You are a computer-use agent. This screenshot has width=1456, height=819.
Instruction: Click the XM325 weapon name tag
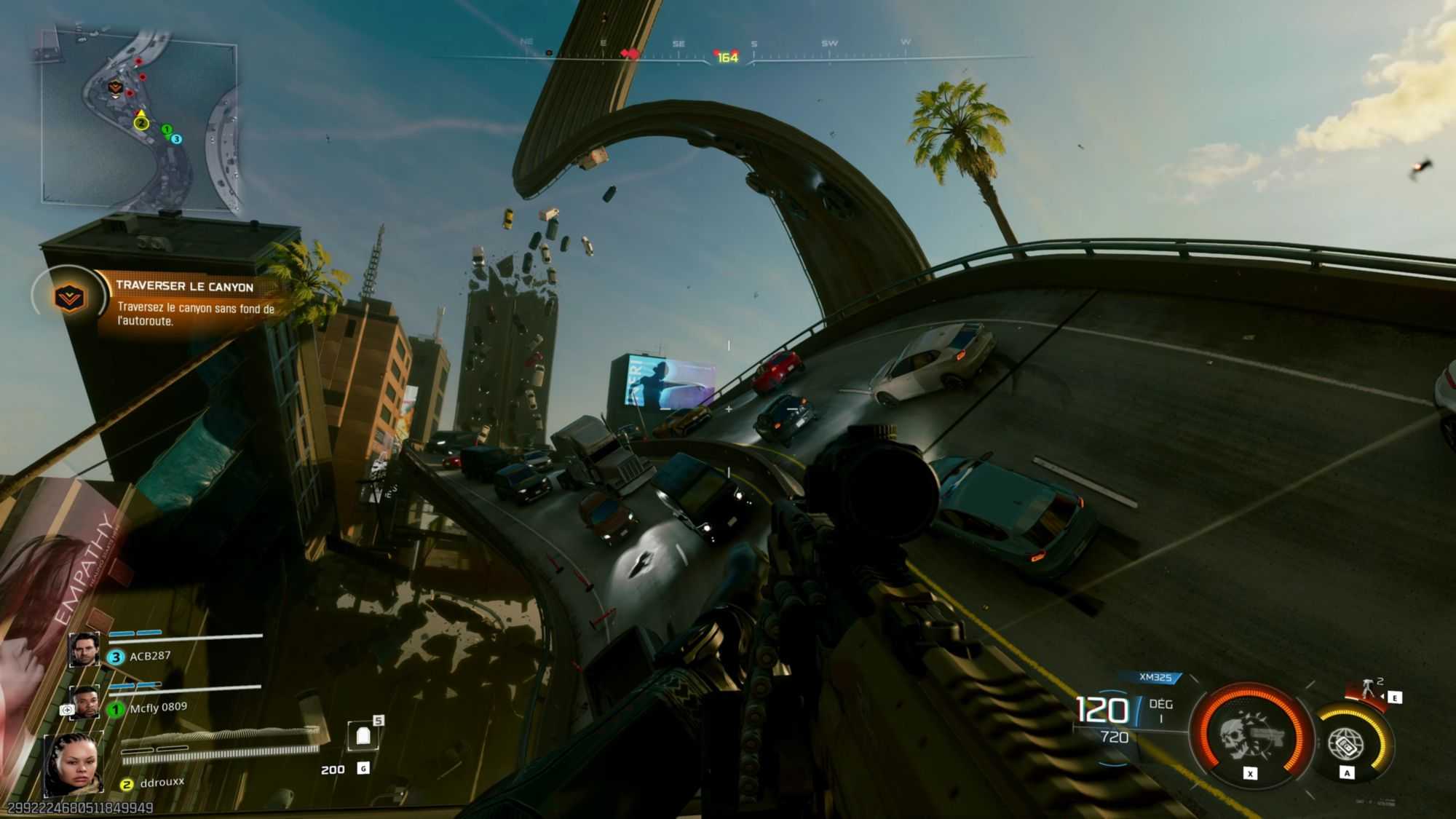[1155, 678]
